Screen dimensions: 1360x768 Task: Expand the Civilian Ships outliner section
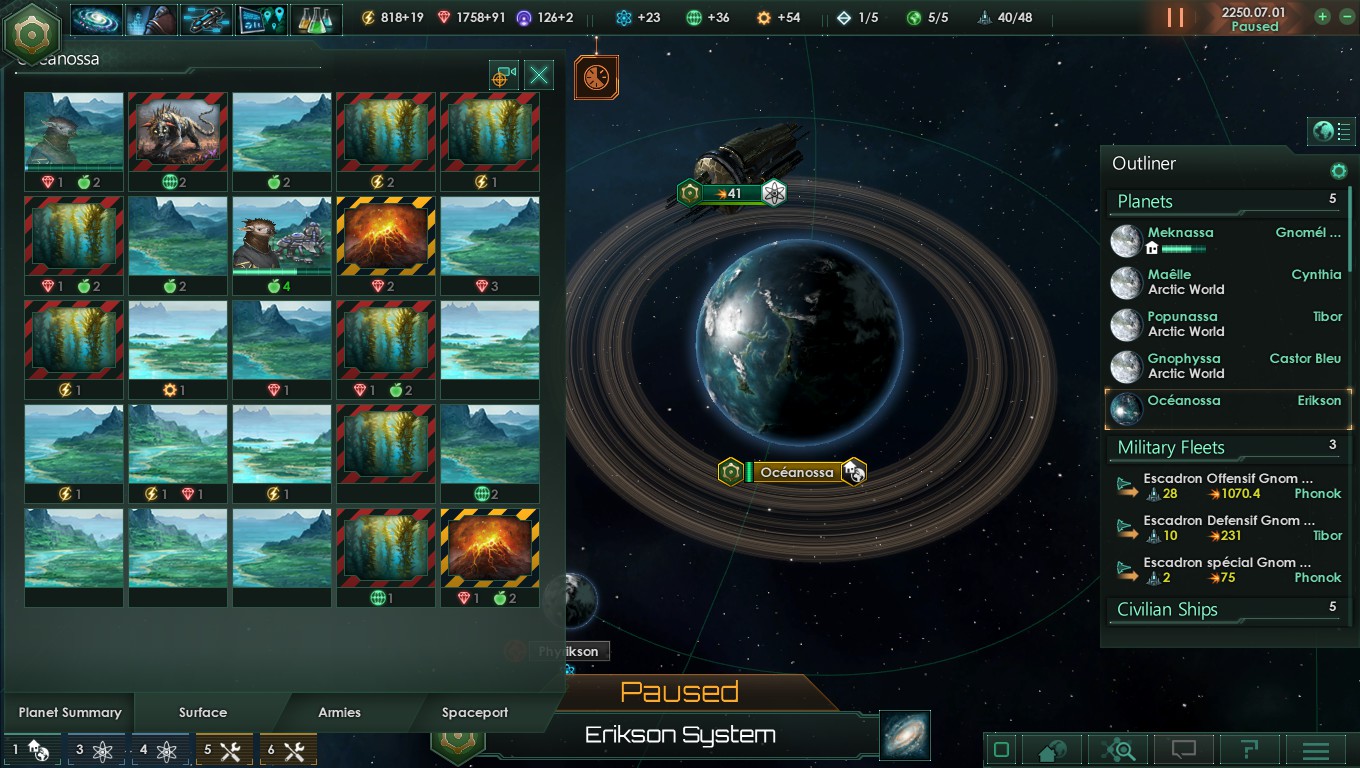1168,609
